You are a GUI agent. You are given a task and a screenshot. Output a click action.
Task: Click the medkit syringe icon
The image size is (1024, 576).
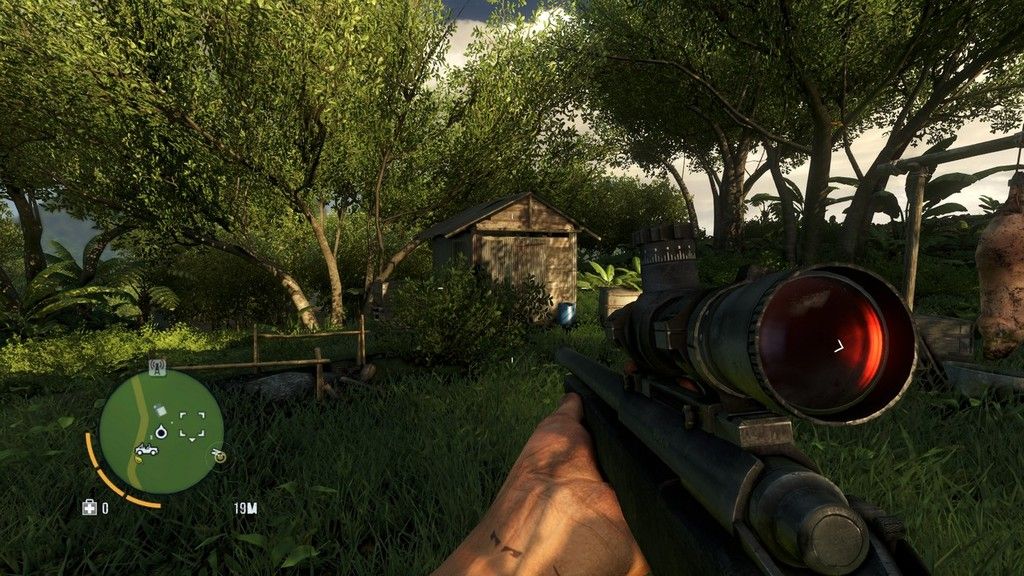click(x=89, y=507)
